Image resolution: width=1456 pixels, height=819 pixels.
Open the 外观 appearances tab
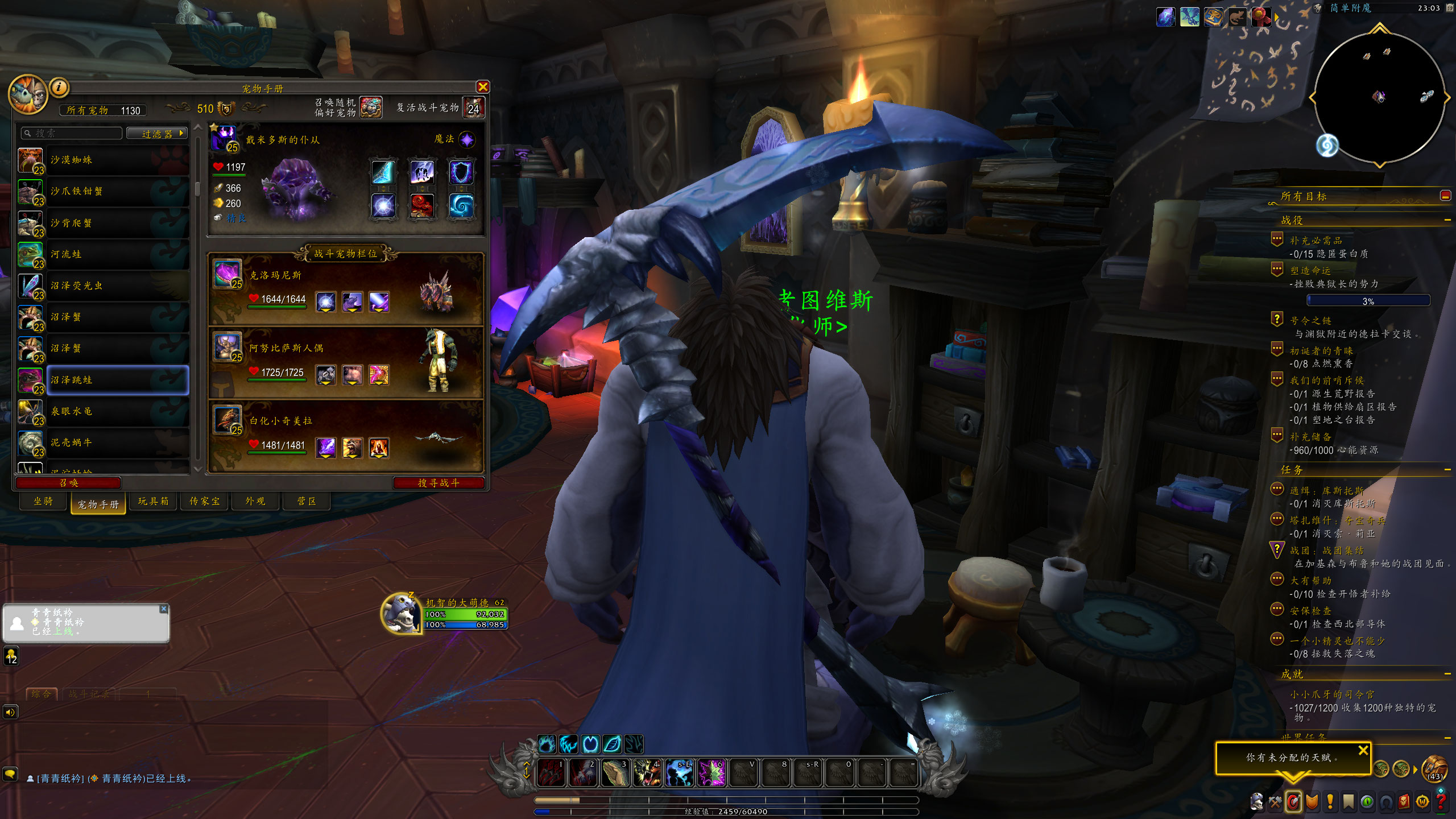tap(255, 501)
